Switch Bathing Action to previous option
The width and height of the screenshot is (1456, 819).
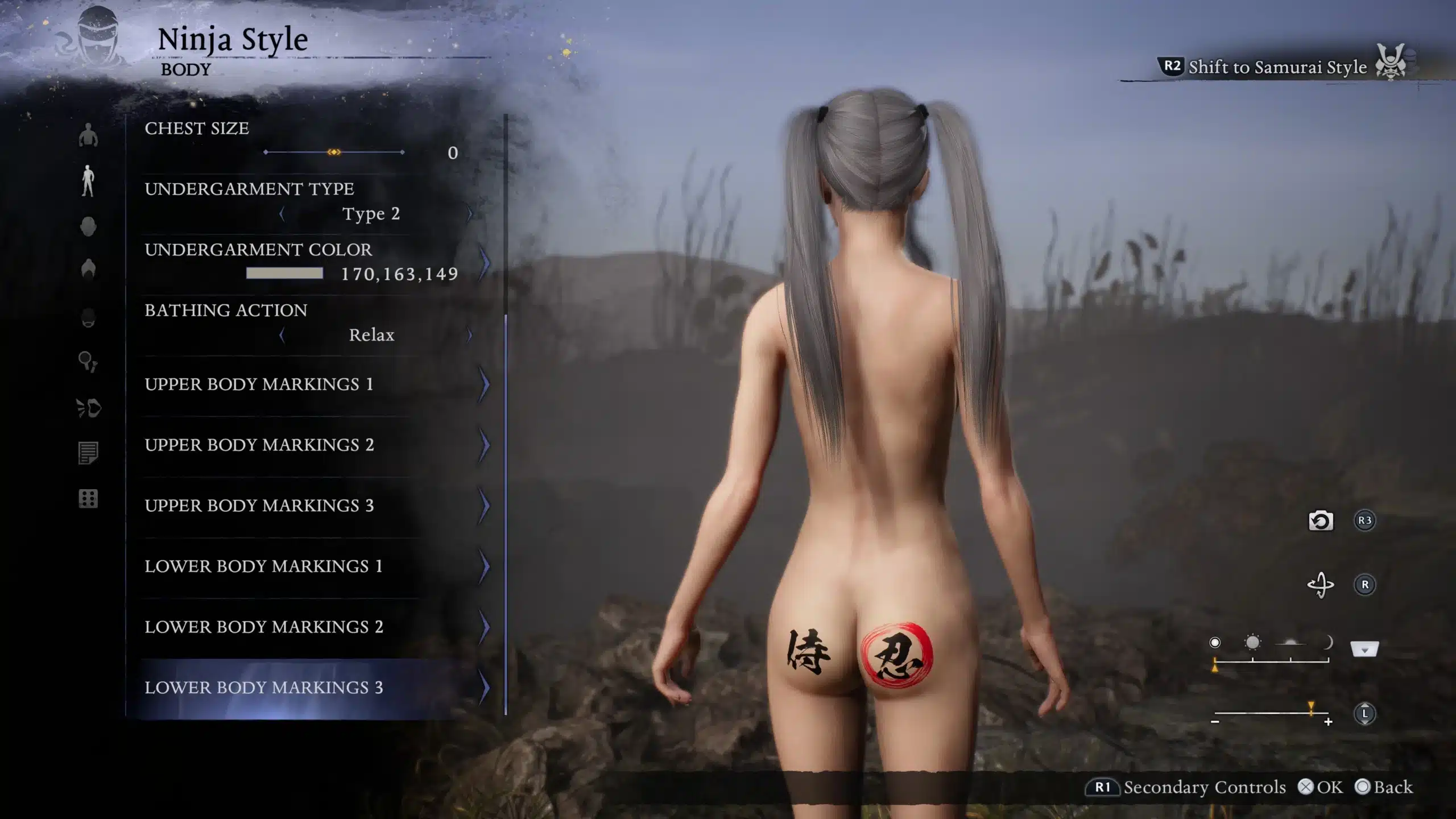(282, 336)
